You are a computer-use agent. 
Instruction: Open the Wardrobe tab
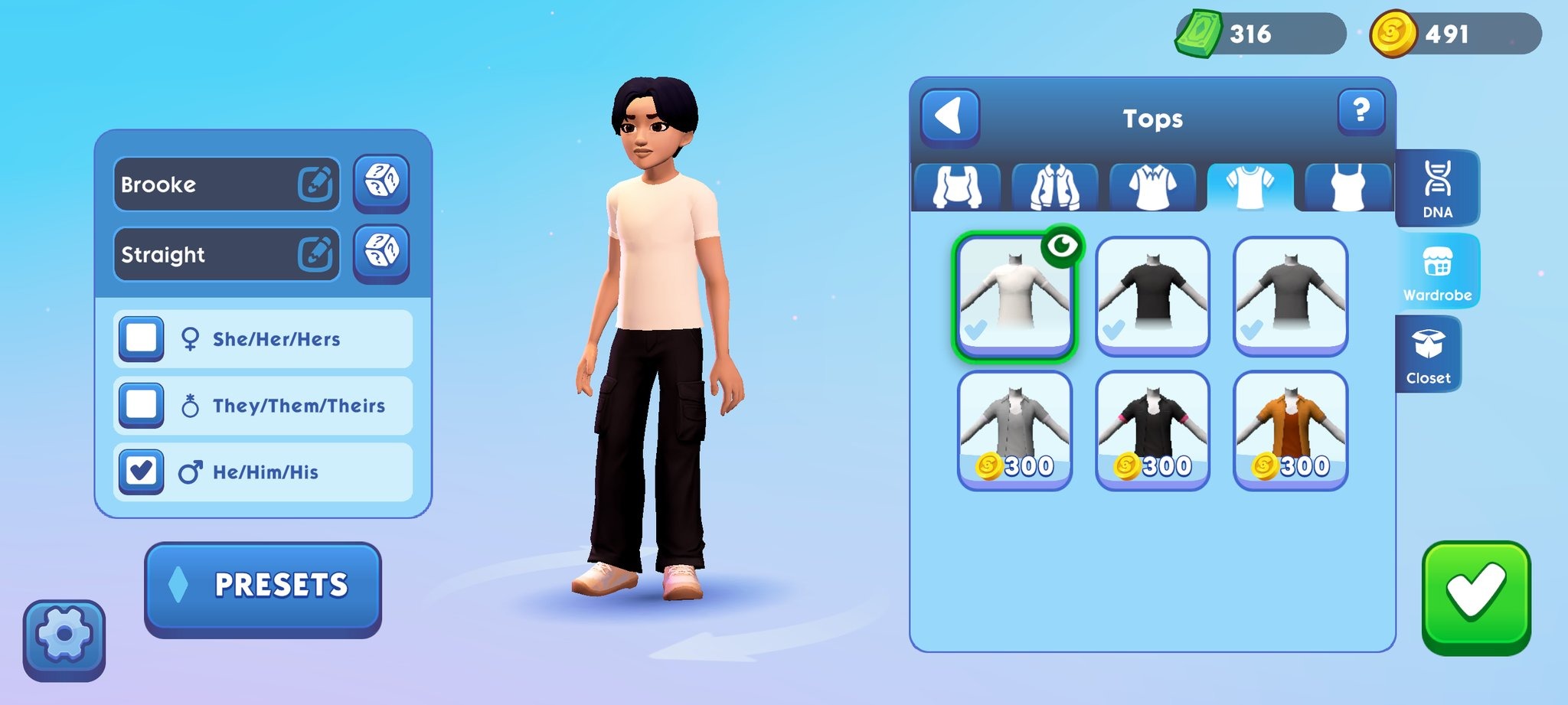pos(1436,272)
